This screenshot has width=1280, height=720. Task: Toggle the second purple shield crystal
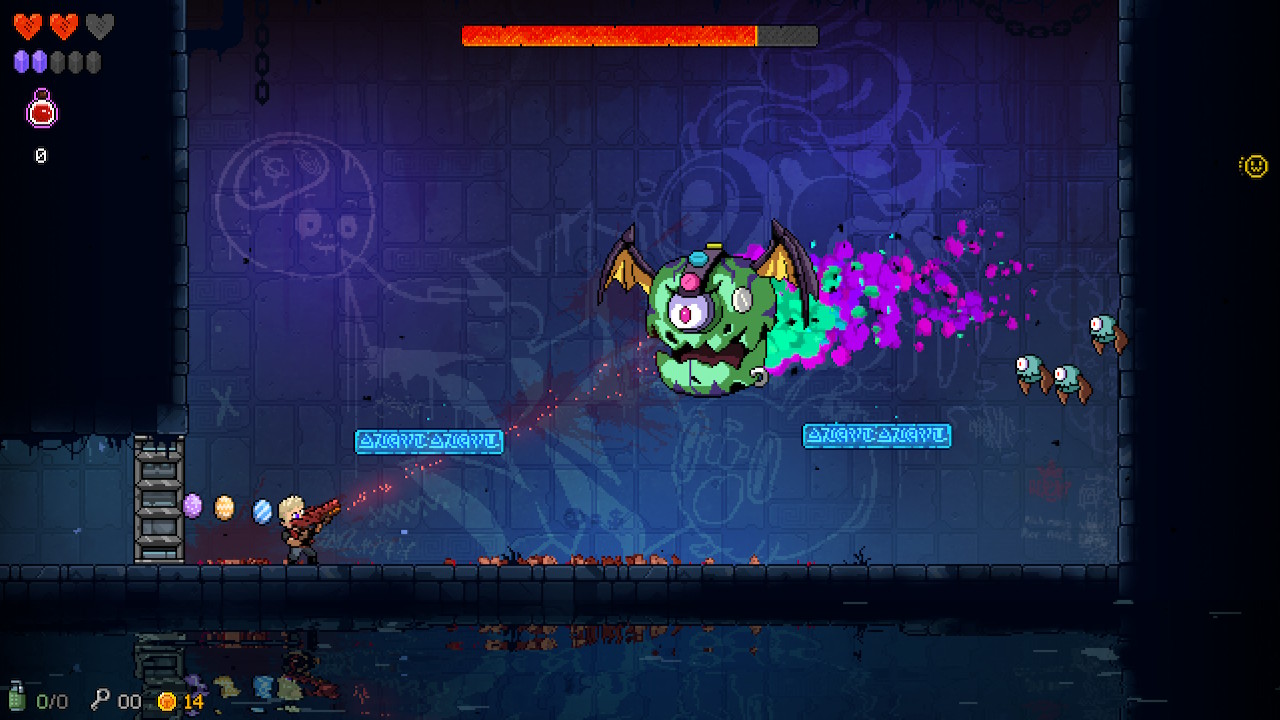38,60
